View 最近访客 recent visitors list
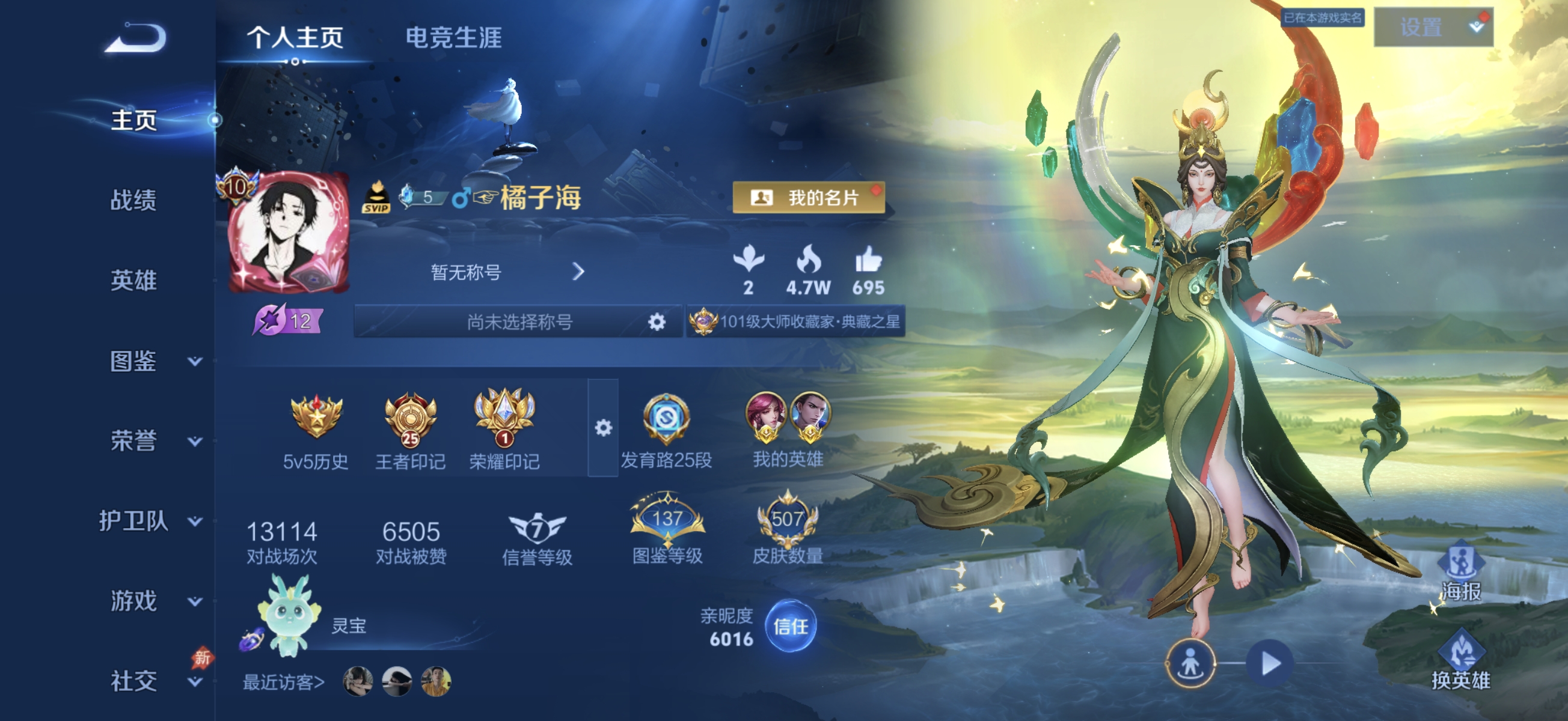 [283, 682]
